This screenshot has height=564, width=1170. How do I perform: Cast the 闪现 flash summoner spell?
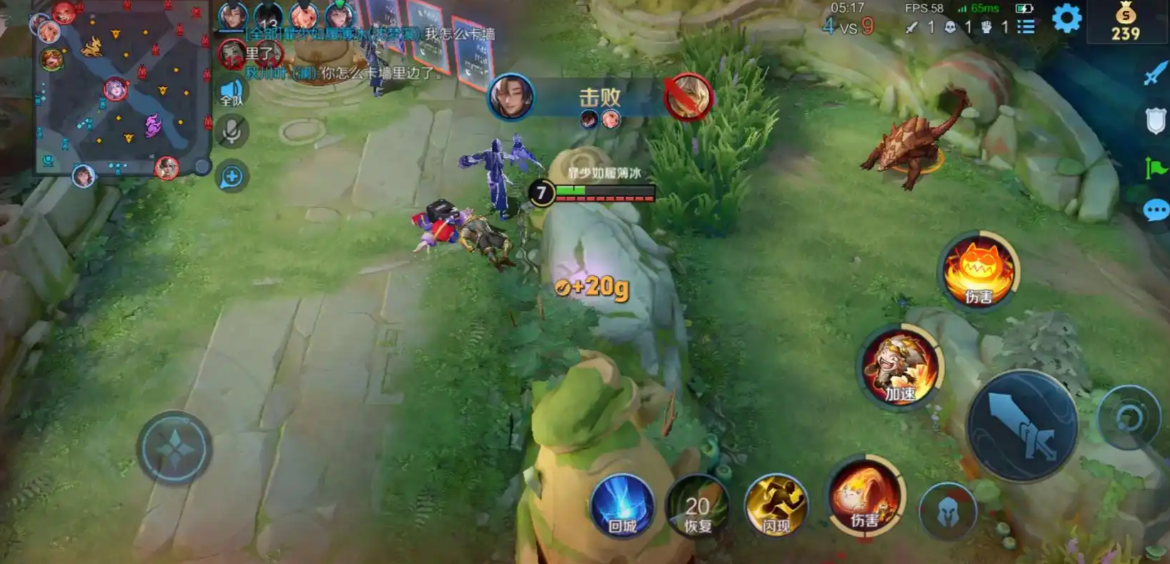[x=776, y=505]
